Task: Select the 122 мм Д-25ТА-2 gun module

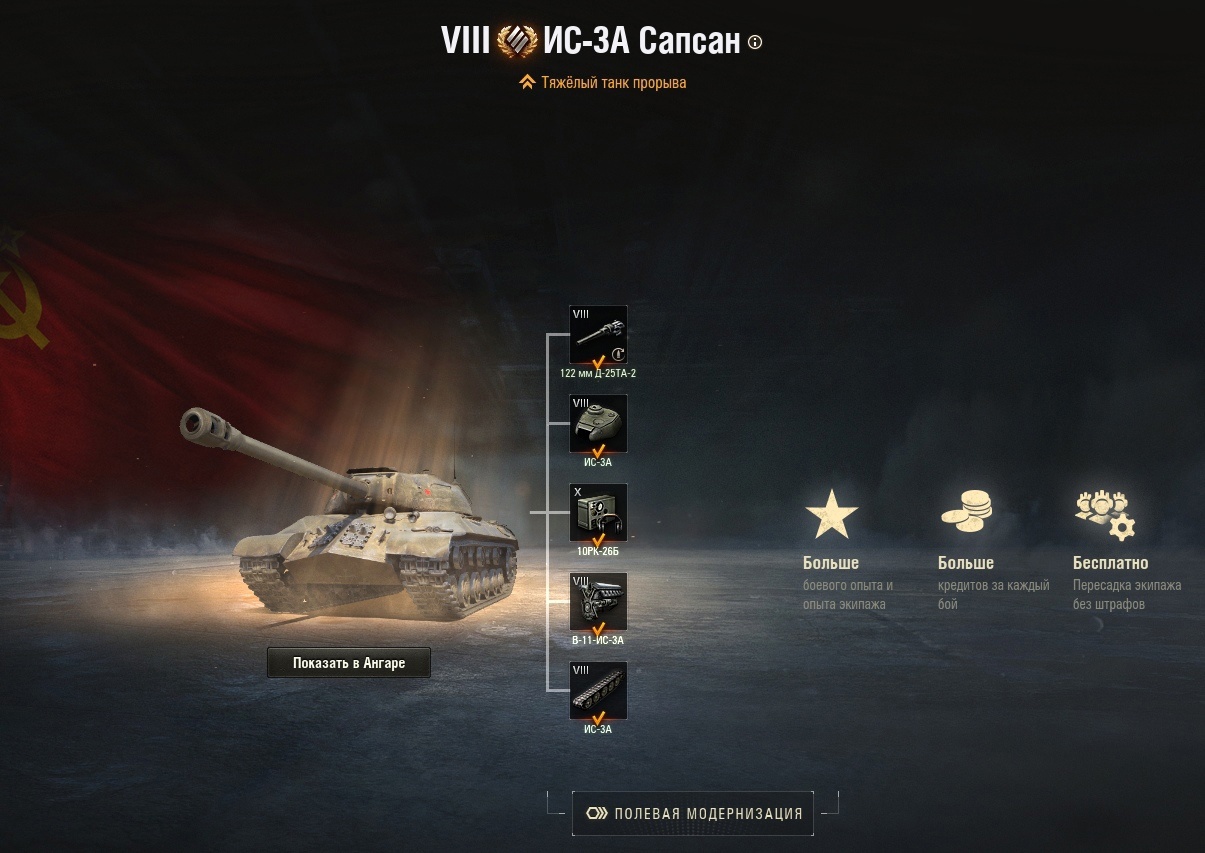Action: [x=598, y=335]
